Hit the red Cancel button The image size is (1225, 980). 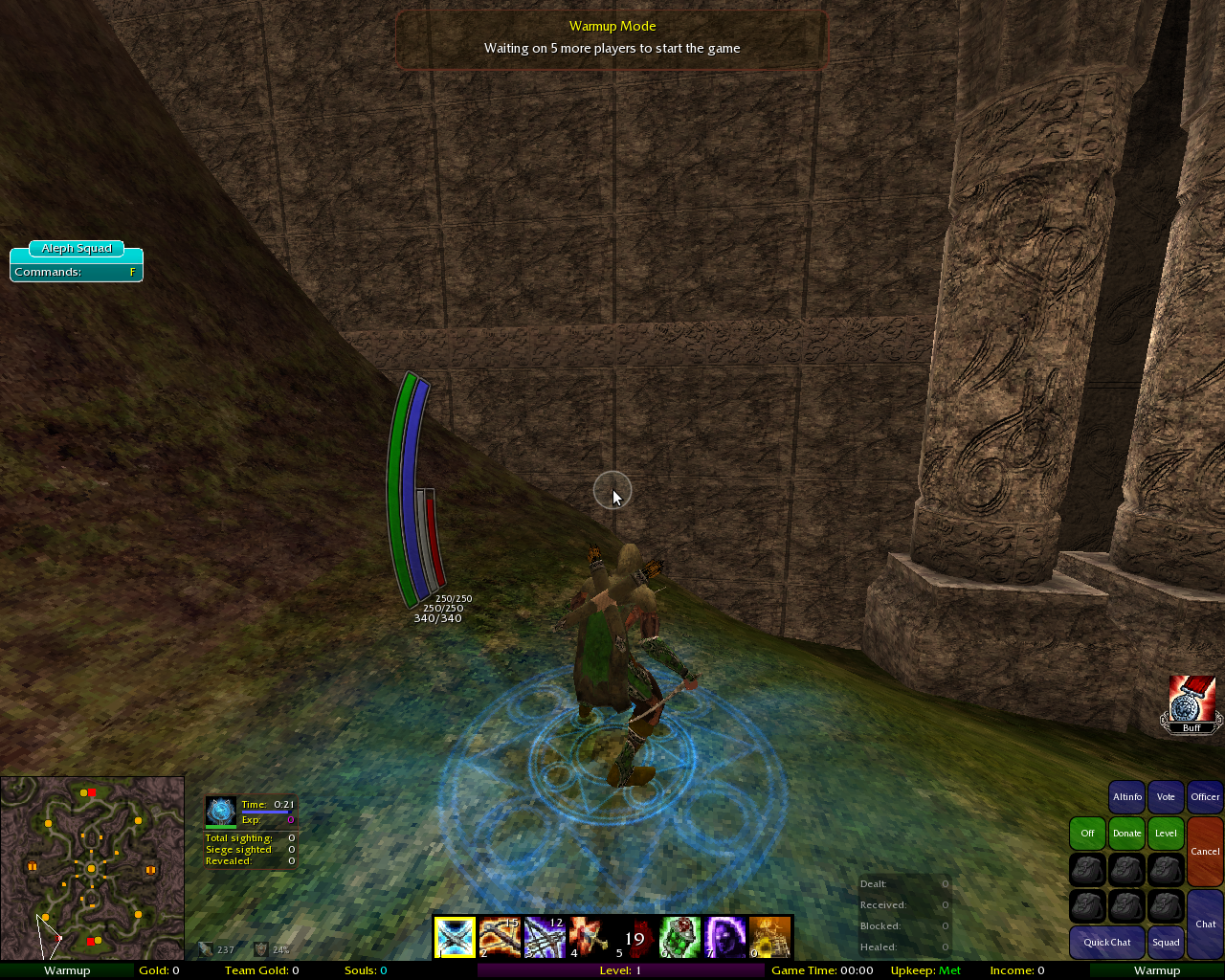(x=1205, y=851)
